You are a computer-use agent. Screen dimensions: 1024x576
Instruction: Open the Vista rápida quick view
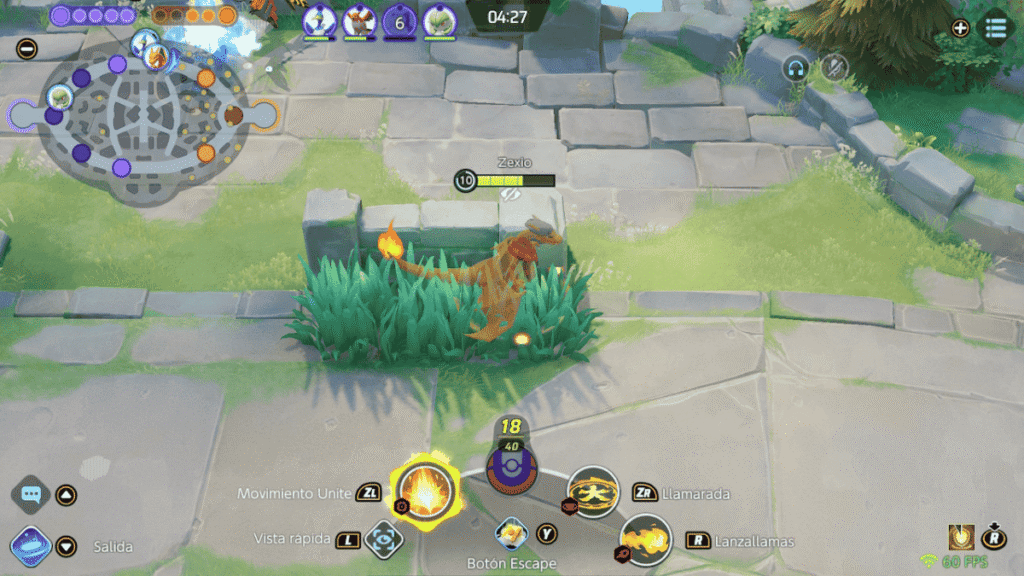click(382, 540)
